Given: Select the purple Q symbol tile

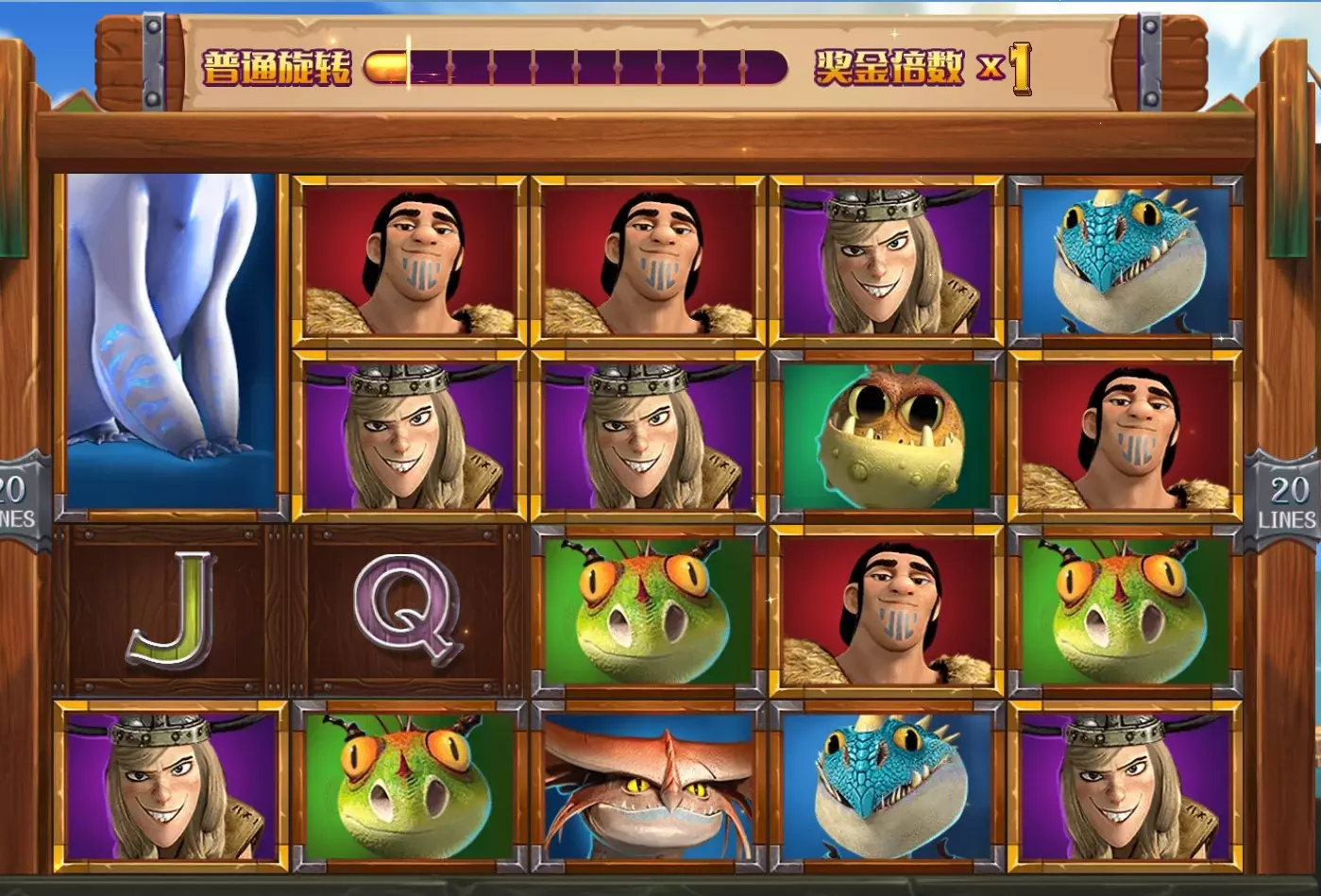Looking at the screenshot, I should (x=408, y=611).
